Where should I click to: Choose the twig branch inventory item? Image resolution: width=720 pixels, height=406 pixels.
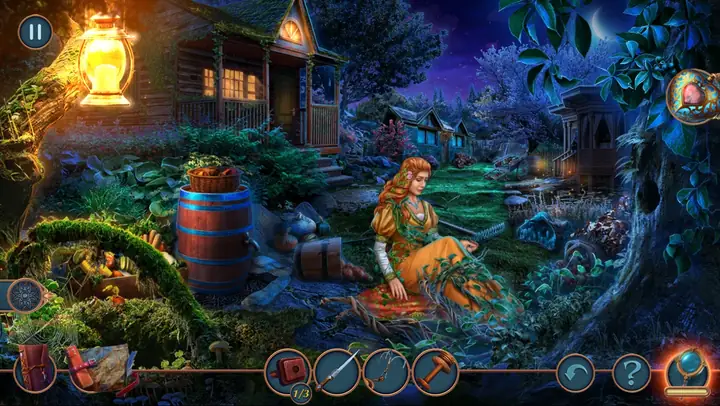tap(386, 372)
